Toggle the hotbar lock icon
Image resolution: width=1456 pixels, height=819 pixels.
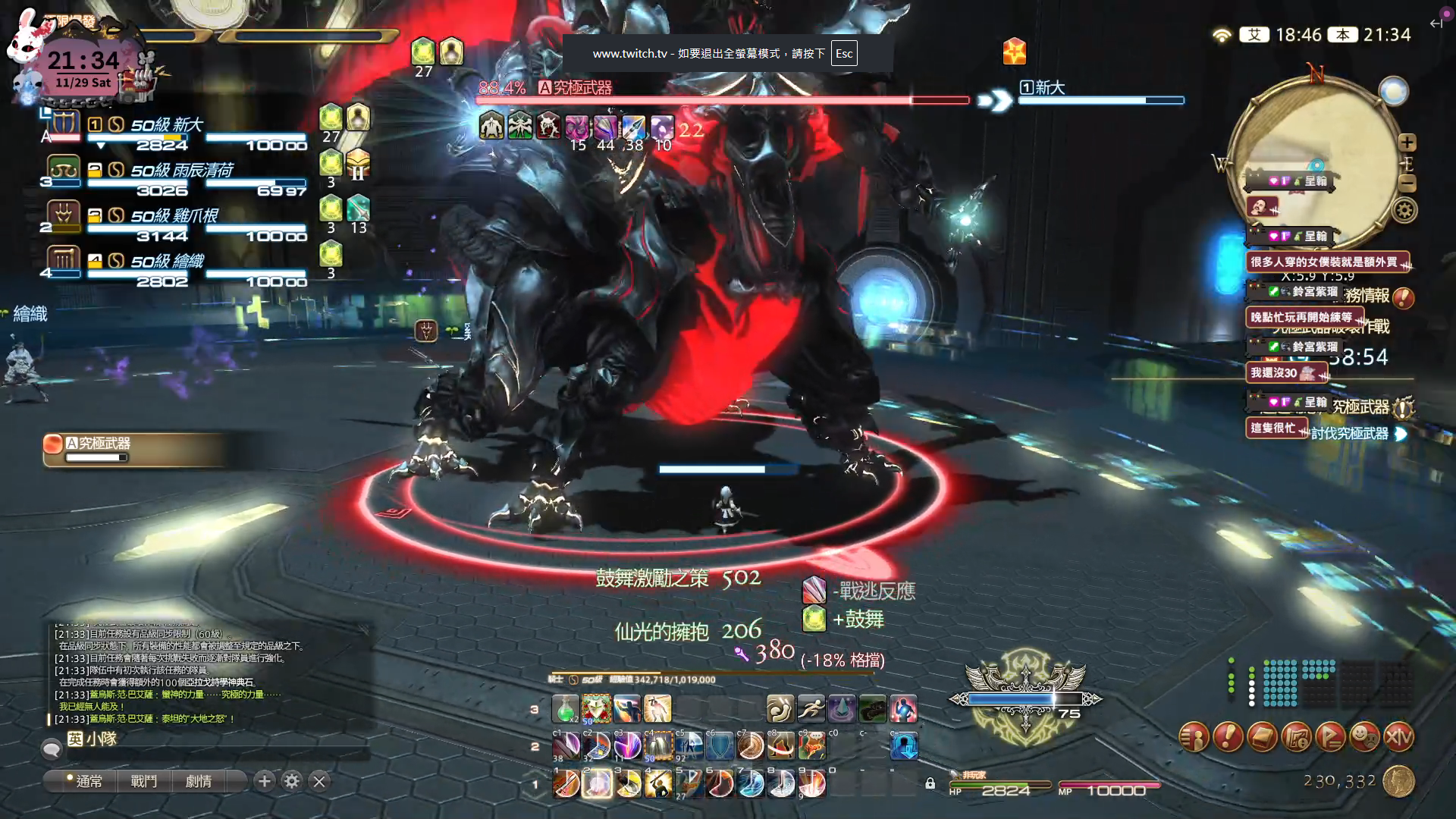coord(930,783)
